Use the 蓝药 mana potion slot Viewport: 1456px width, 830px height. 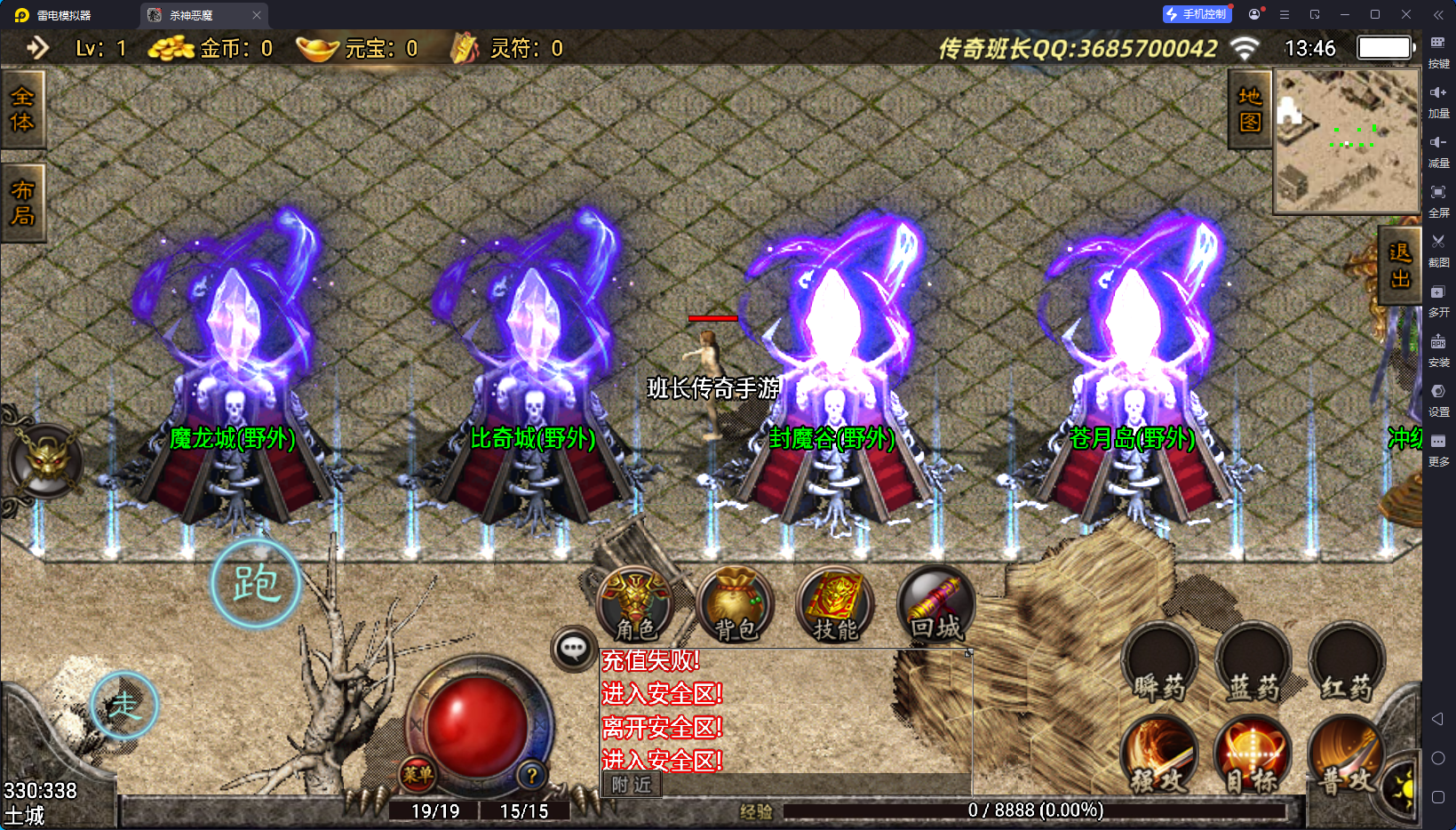pos(1253,665)
